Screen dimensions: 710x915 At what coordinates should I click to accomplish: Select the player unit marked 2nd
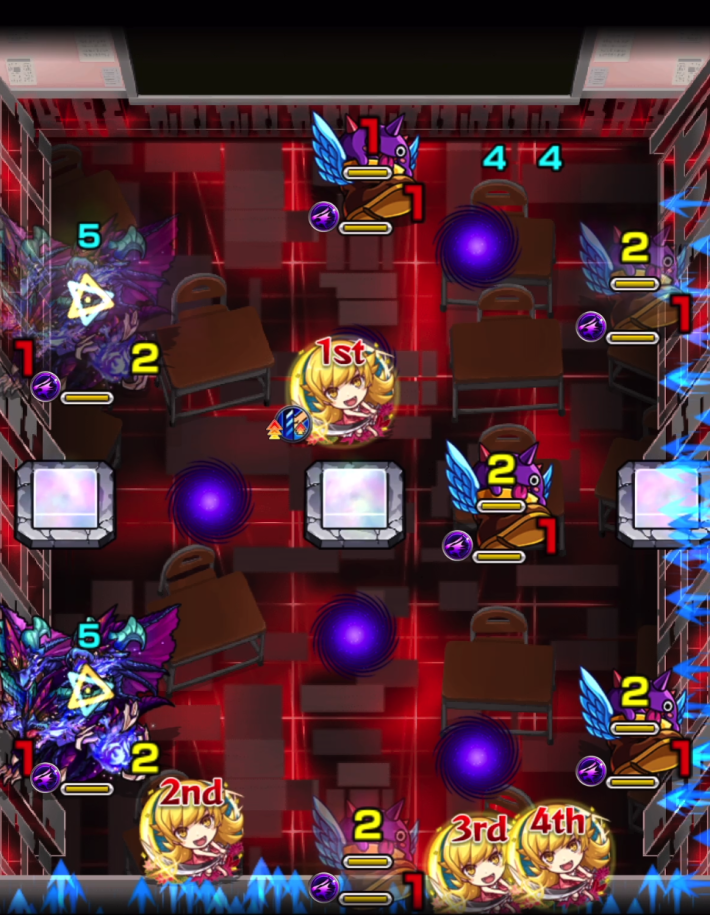click(x=193, y=831)
